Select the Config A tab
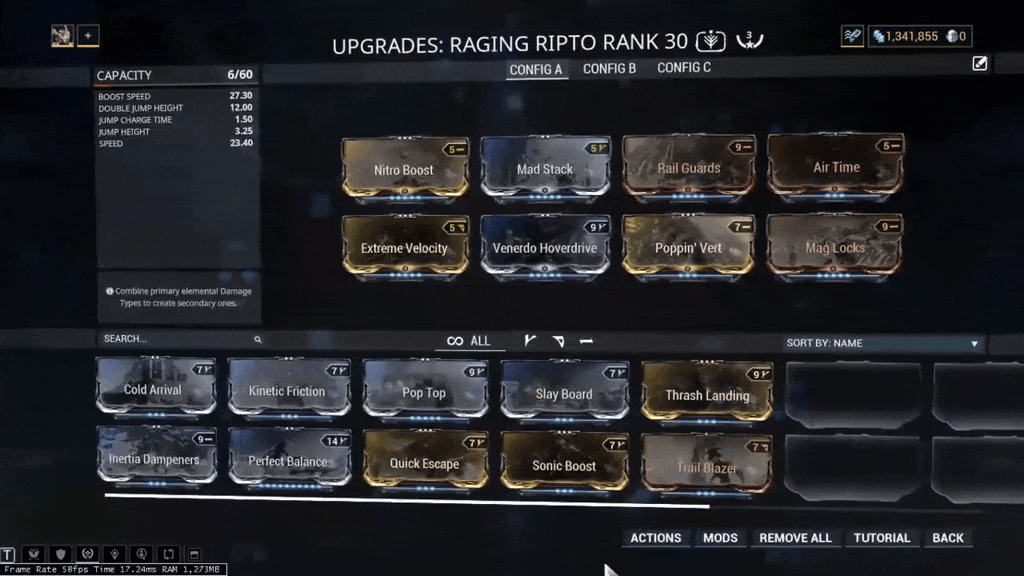 [536, 70]
